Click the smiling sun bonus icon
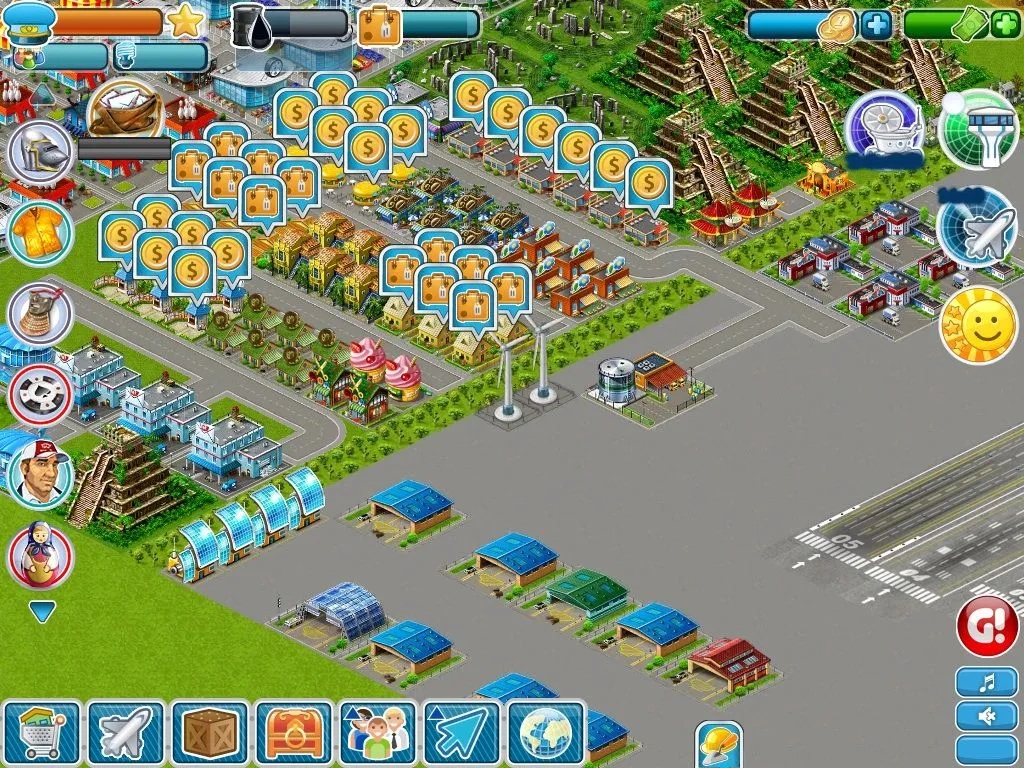 978,325
